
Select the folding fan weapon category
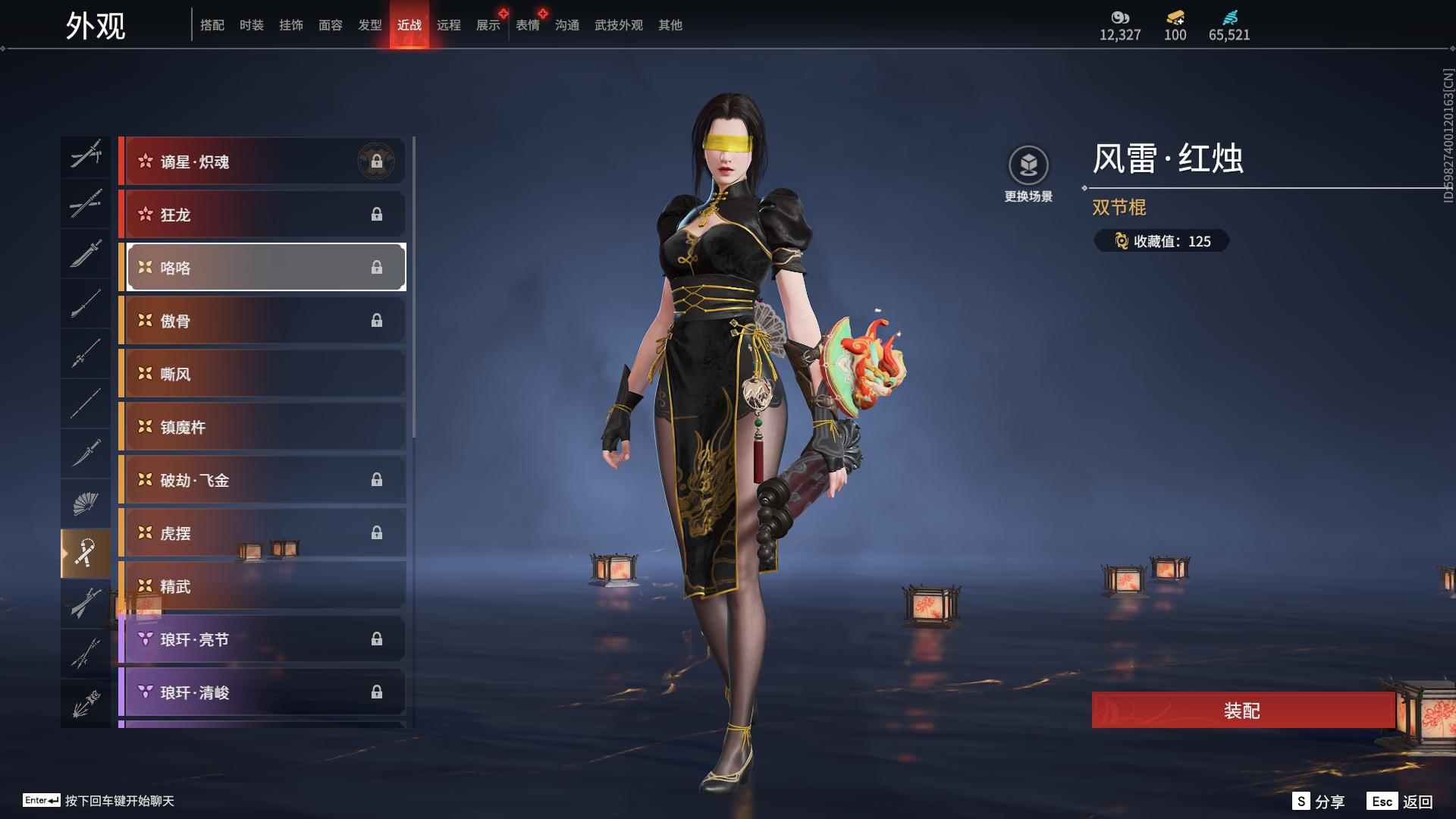click(85, 503)
